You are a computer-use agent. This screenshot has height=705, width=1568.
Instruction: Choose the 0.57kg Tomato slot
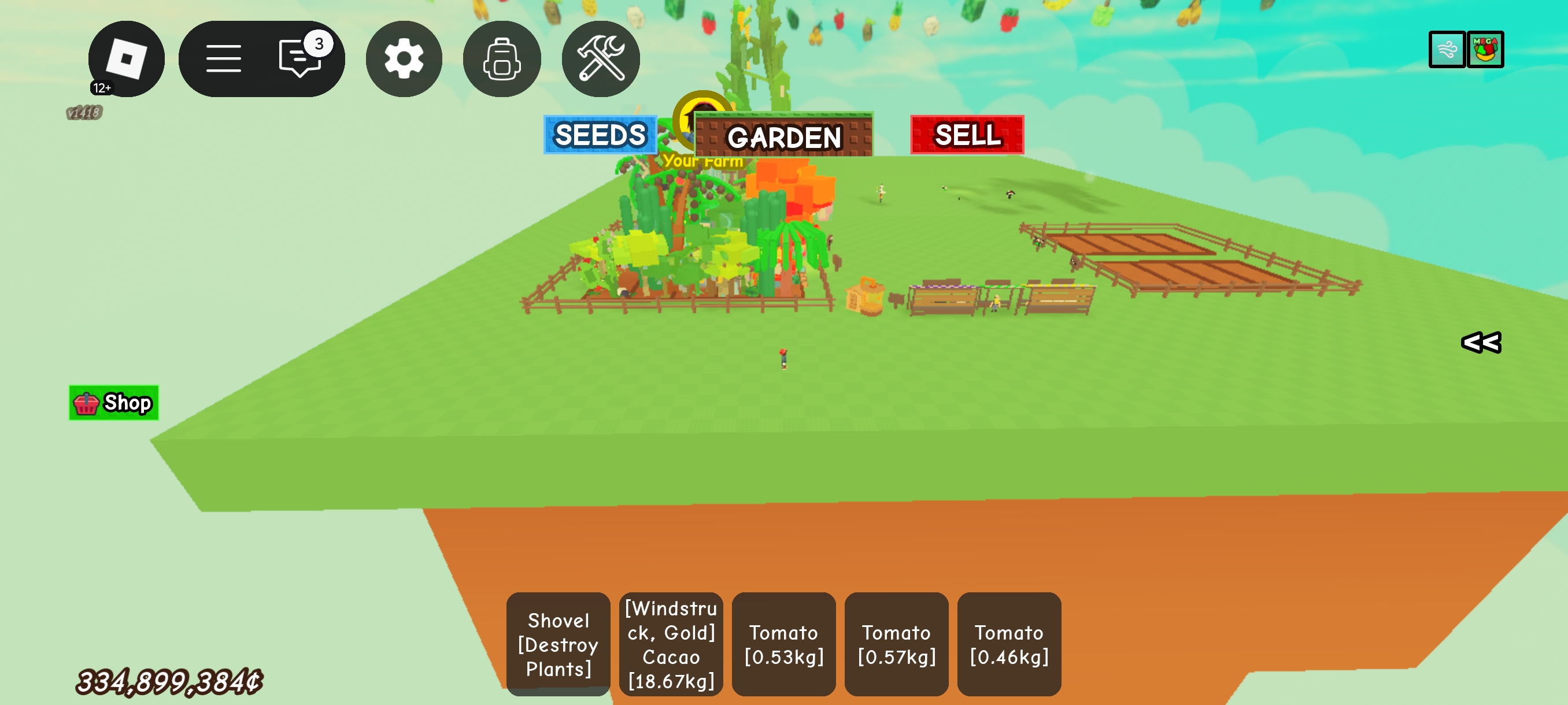(896, 644)
